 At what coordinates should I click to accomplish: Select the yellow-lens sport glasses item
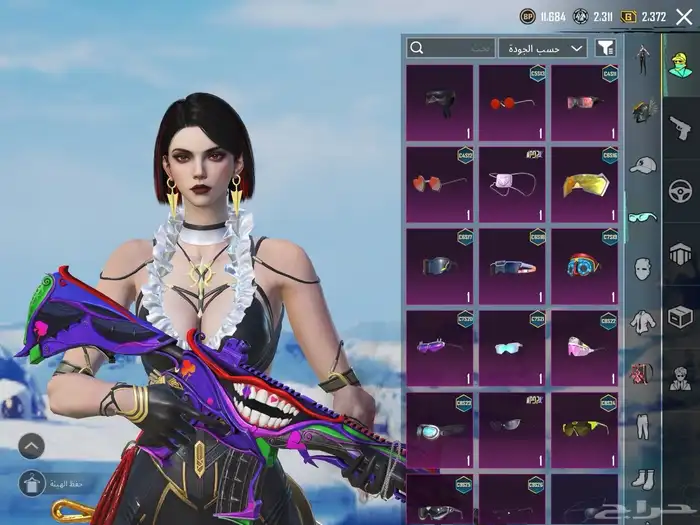coord(584,428)
